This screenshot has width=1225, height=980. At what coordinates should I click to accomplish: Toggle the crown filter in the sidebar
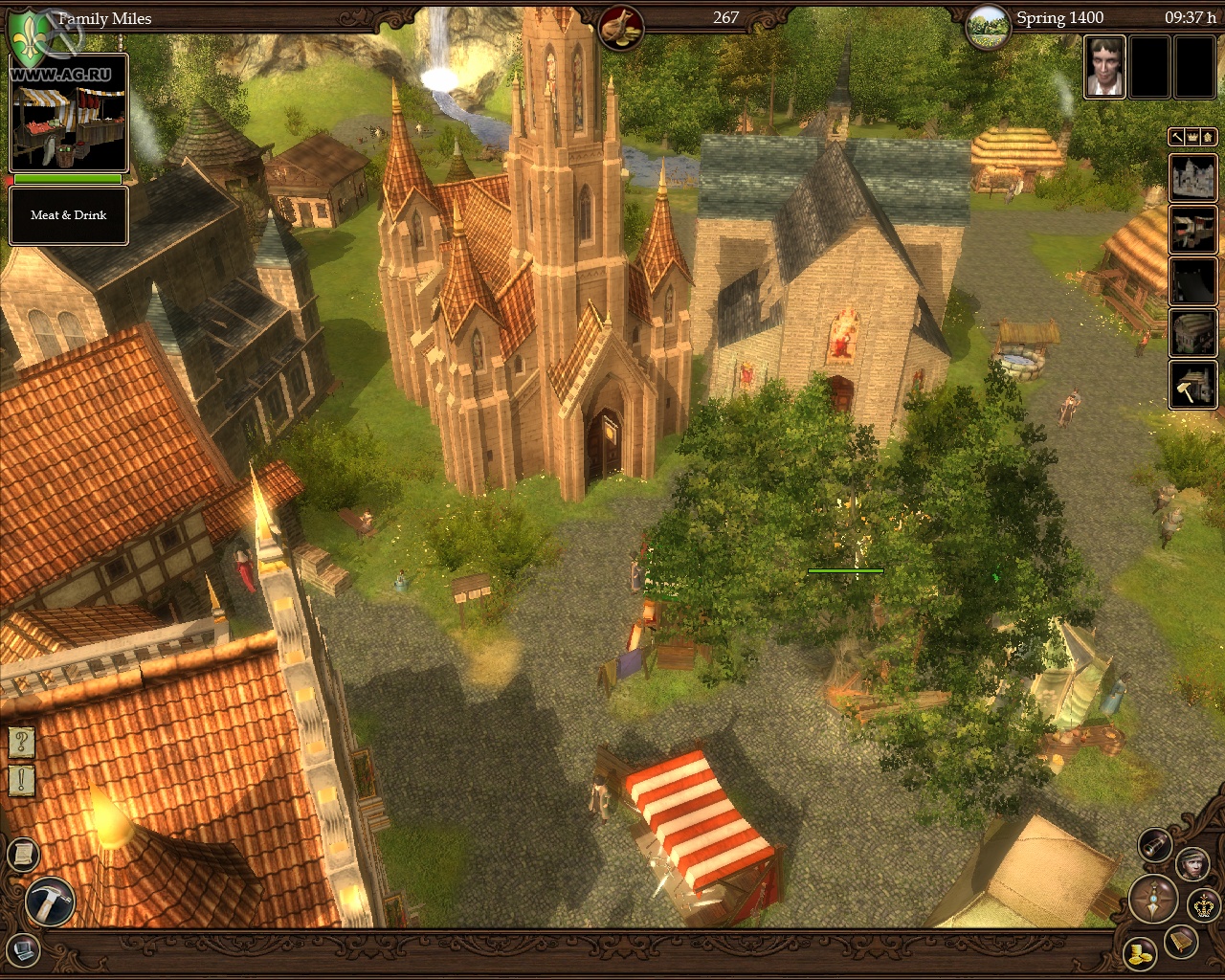pyautogui.click(x=1191, y=136)
